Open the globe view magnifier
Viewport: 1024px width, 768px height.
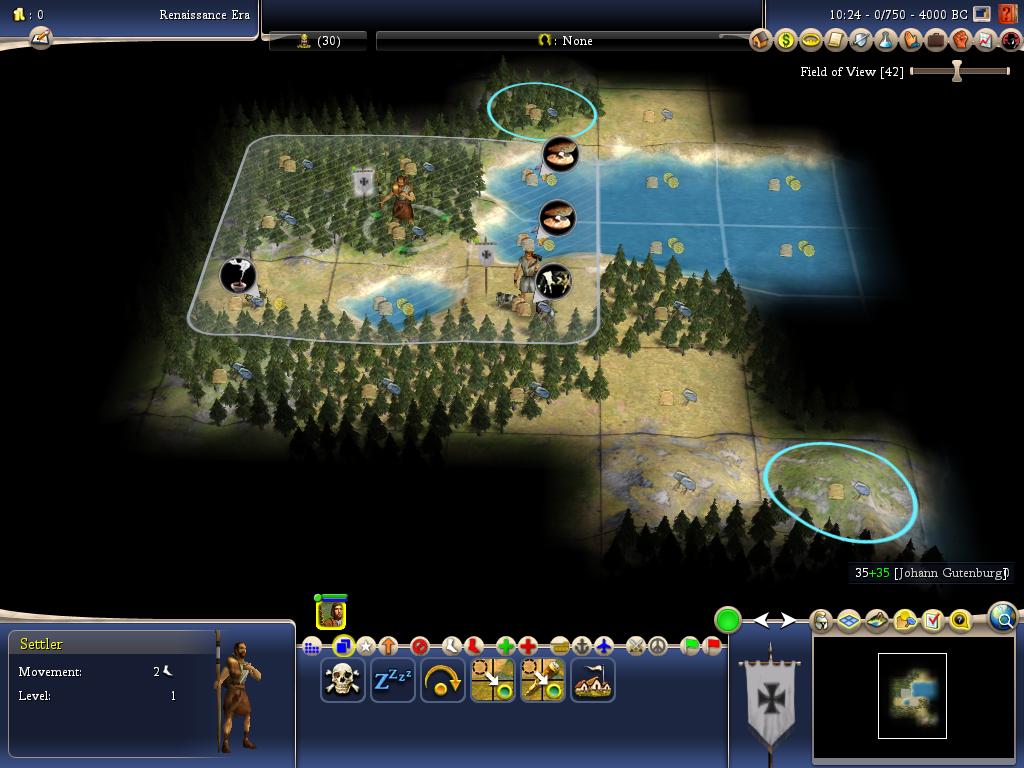click(x=1003, y=619)
